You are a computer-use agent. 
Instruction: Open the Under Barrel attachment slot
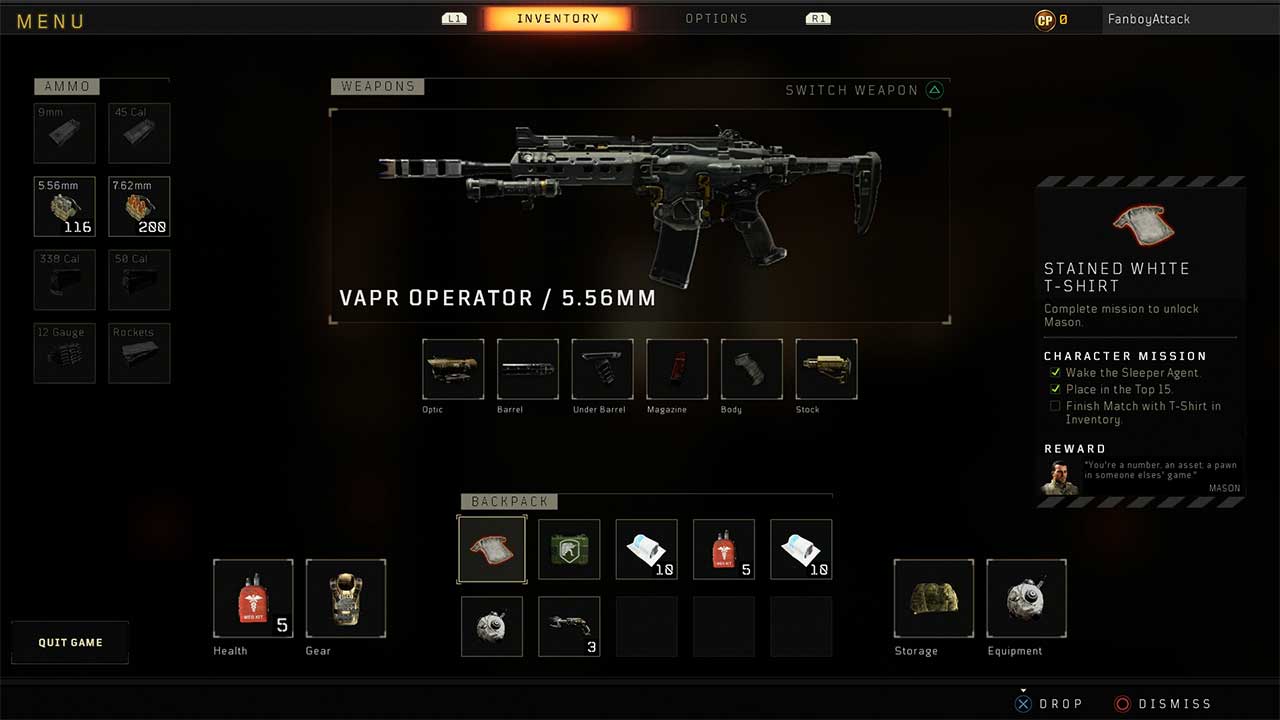point(601,370)
